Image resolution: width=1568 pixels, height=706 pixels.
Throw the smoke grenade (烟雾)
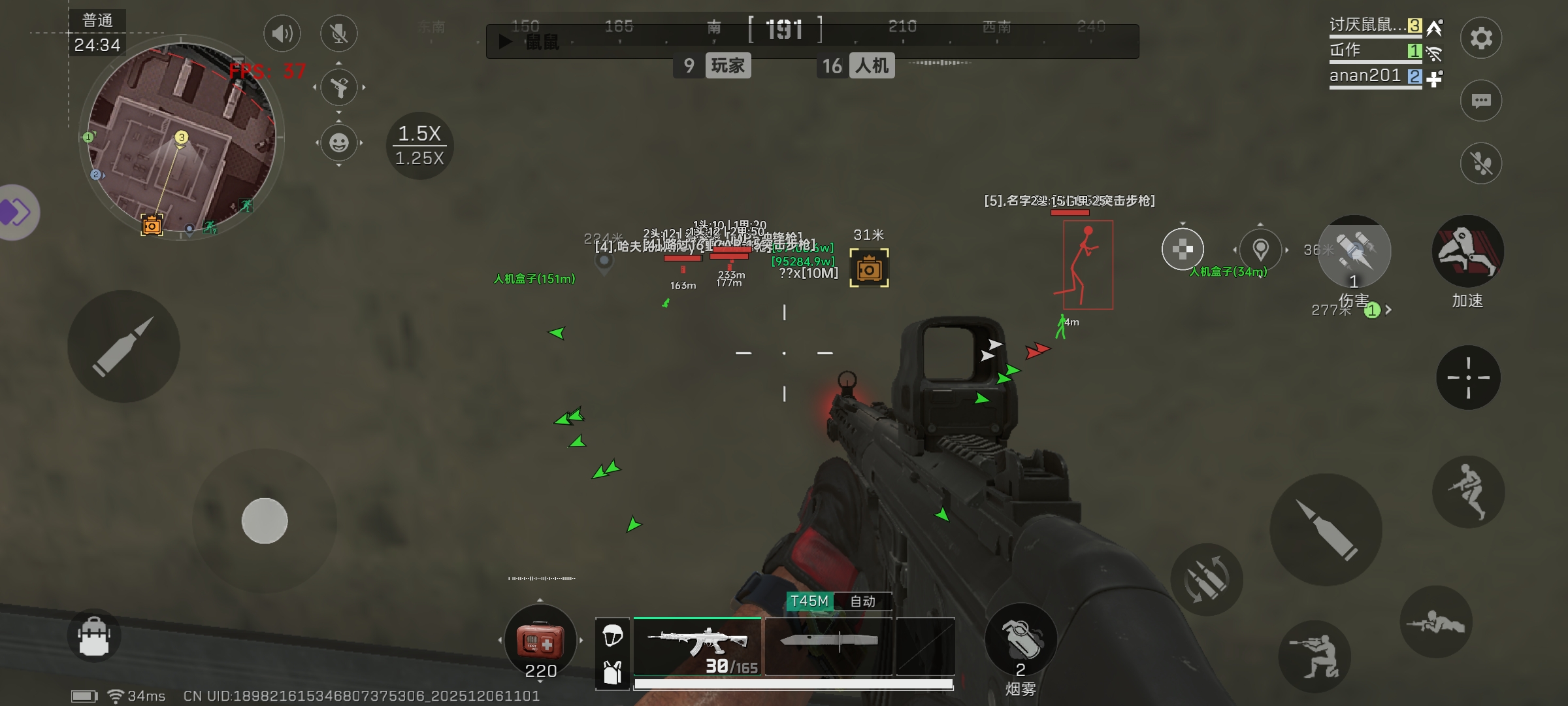1020,639
